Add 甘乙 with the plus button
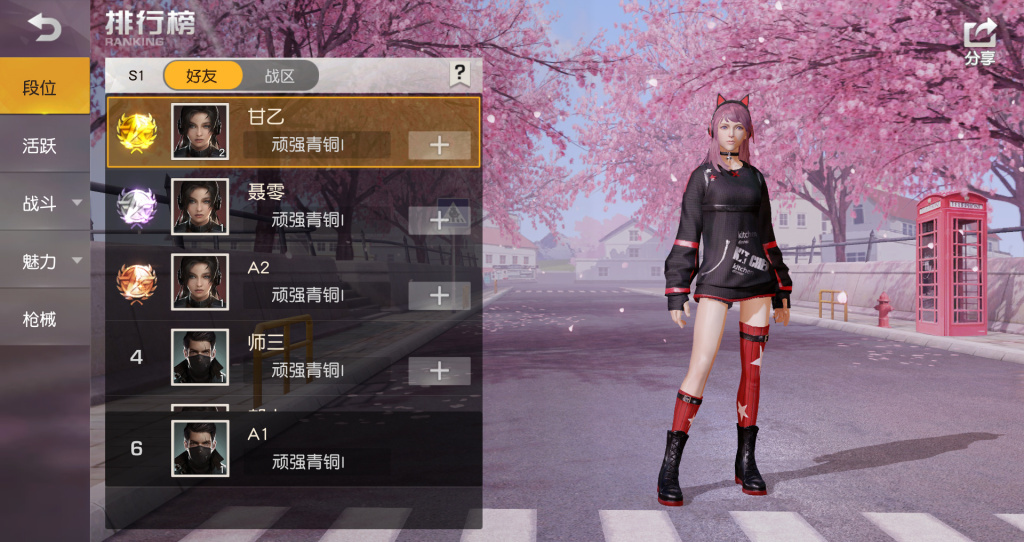Screen dimensions: 1024x542 click(439, 145)
